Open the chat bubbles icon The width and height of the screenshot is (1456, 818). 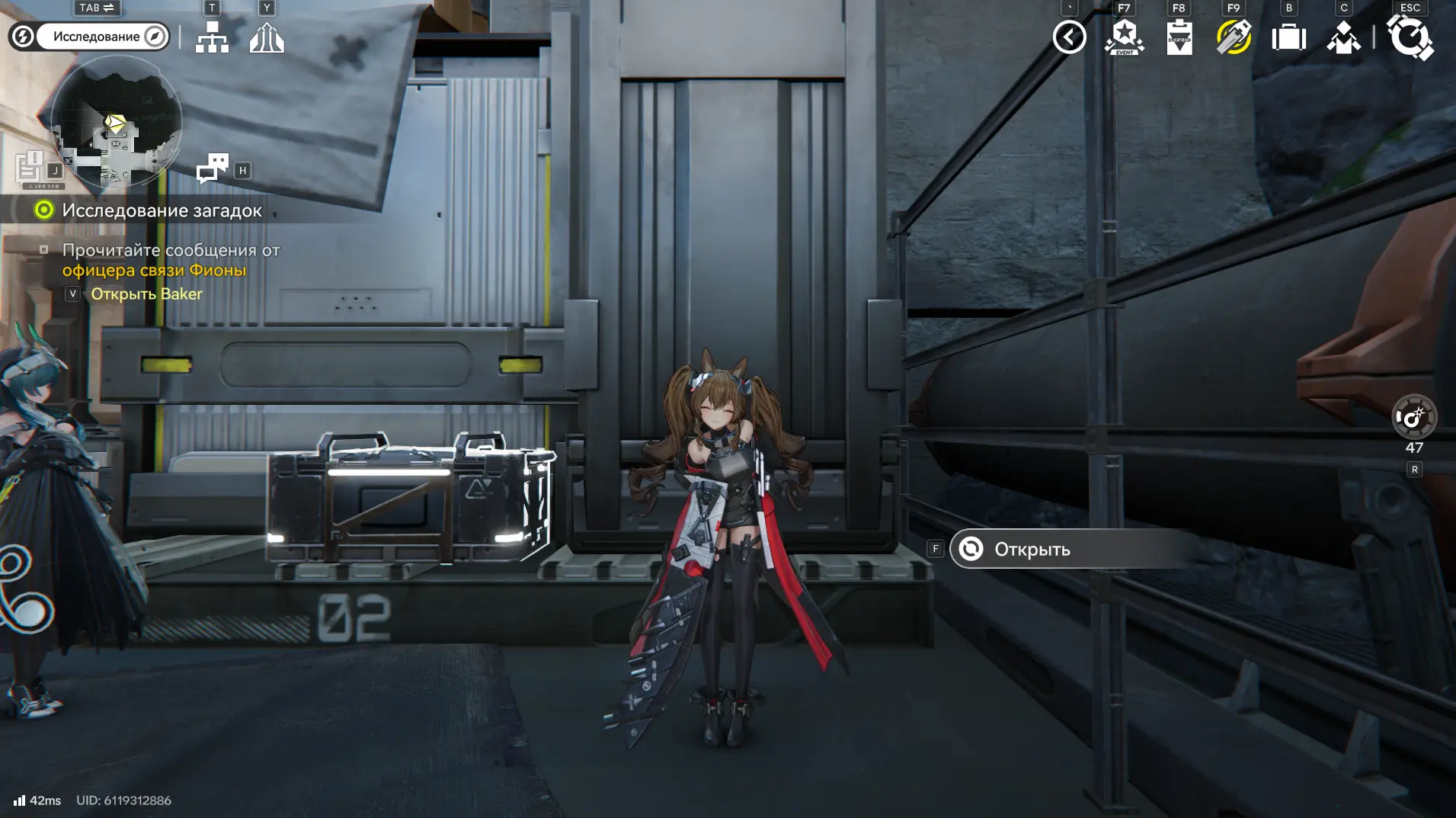213,168
